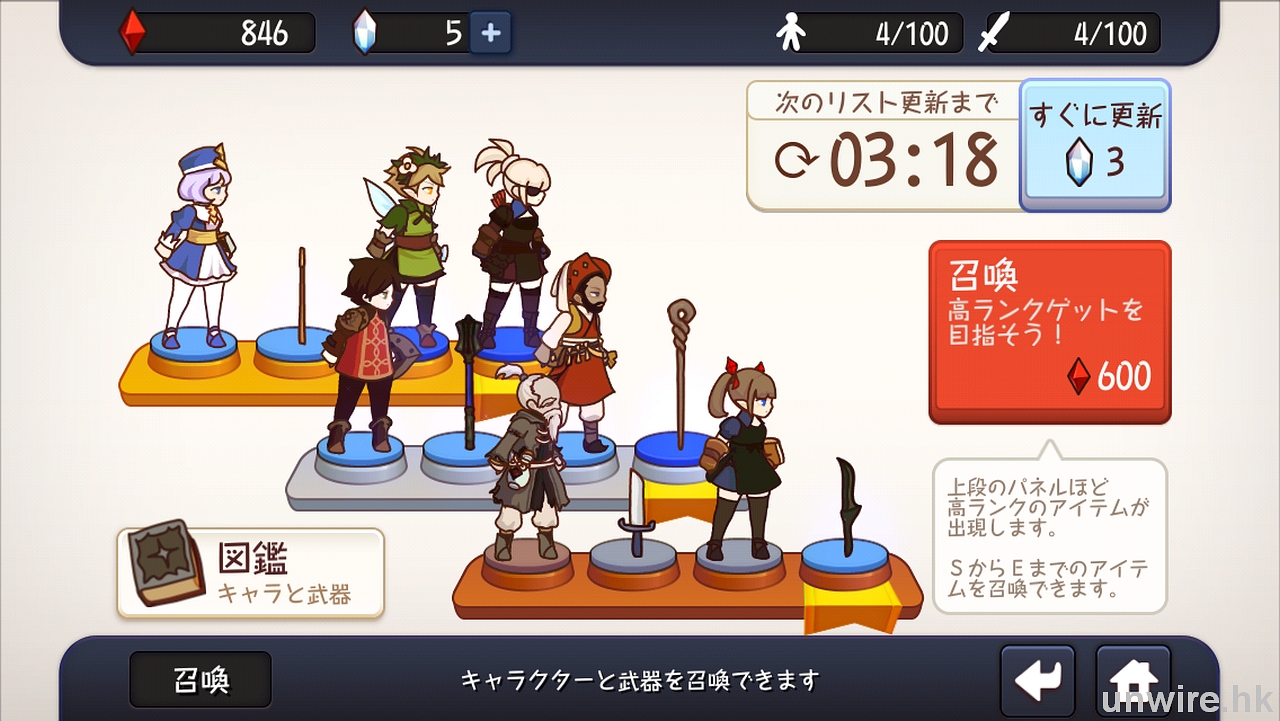The width and height of the screenshot is (1280, 721).
Task: Add more crystals with the plus button
Action: pos(490,33)
